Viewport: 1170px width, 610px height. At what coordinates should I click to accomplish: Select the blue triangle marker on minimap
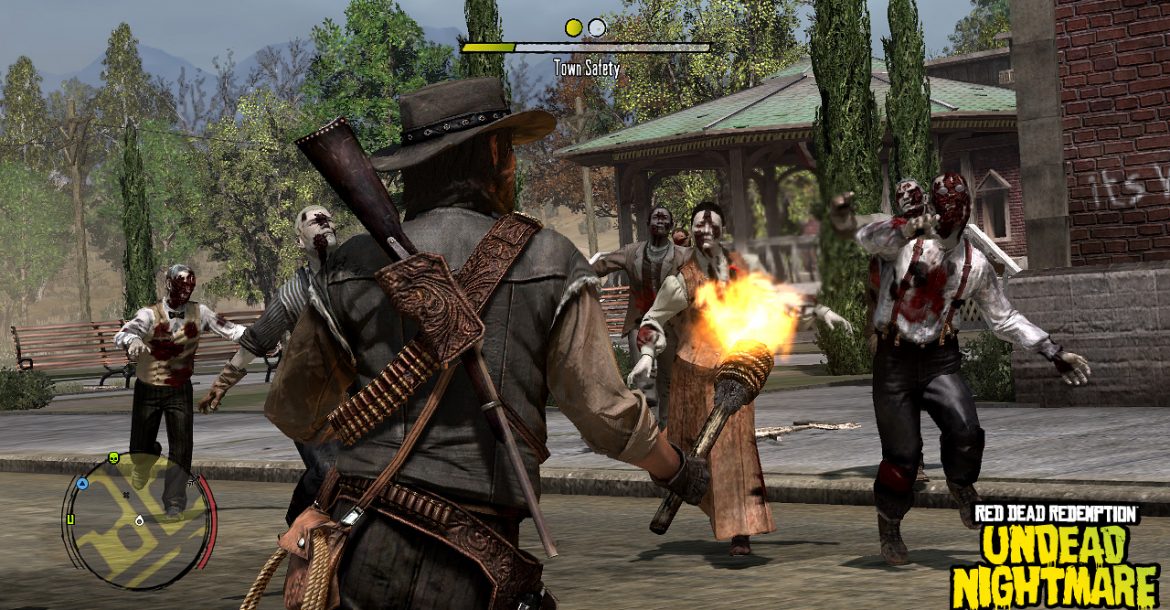click(x=83, y=483)
